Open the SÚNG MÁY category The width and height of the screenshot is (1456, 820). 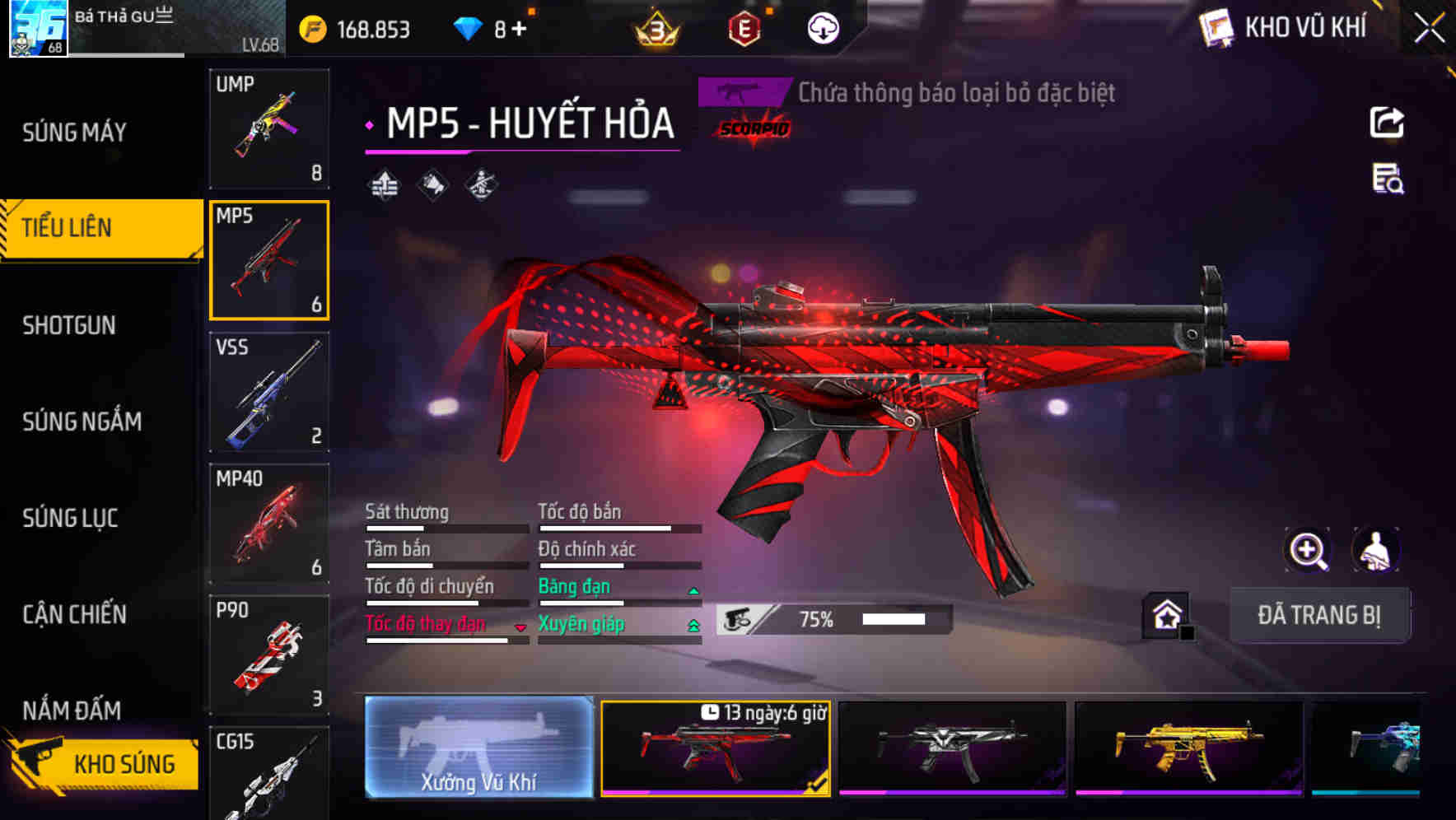click(x=72, y=132)
